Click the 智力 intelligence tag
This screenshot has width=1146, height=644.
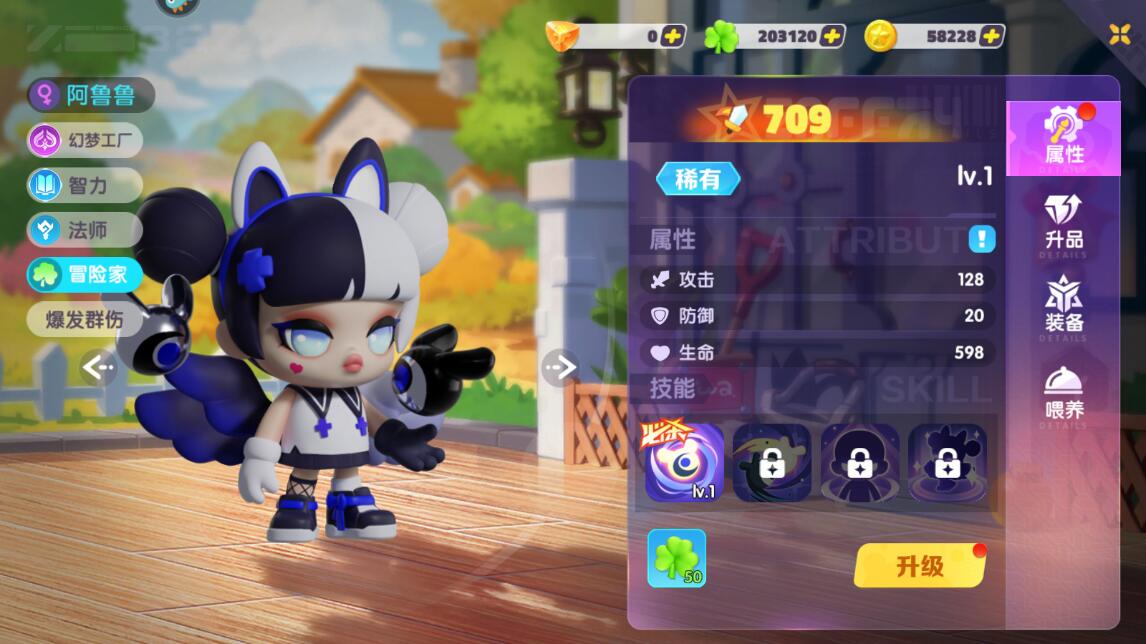tap(86, 185)
